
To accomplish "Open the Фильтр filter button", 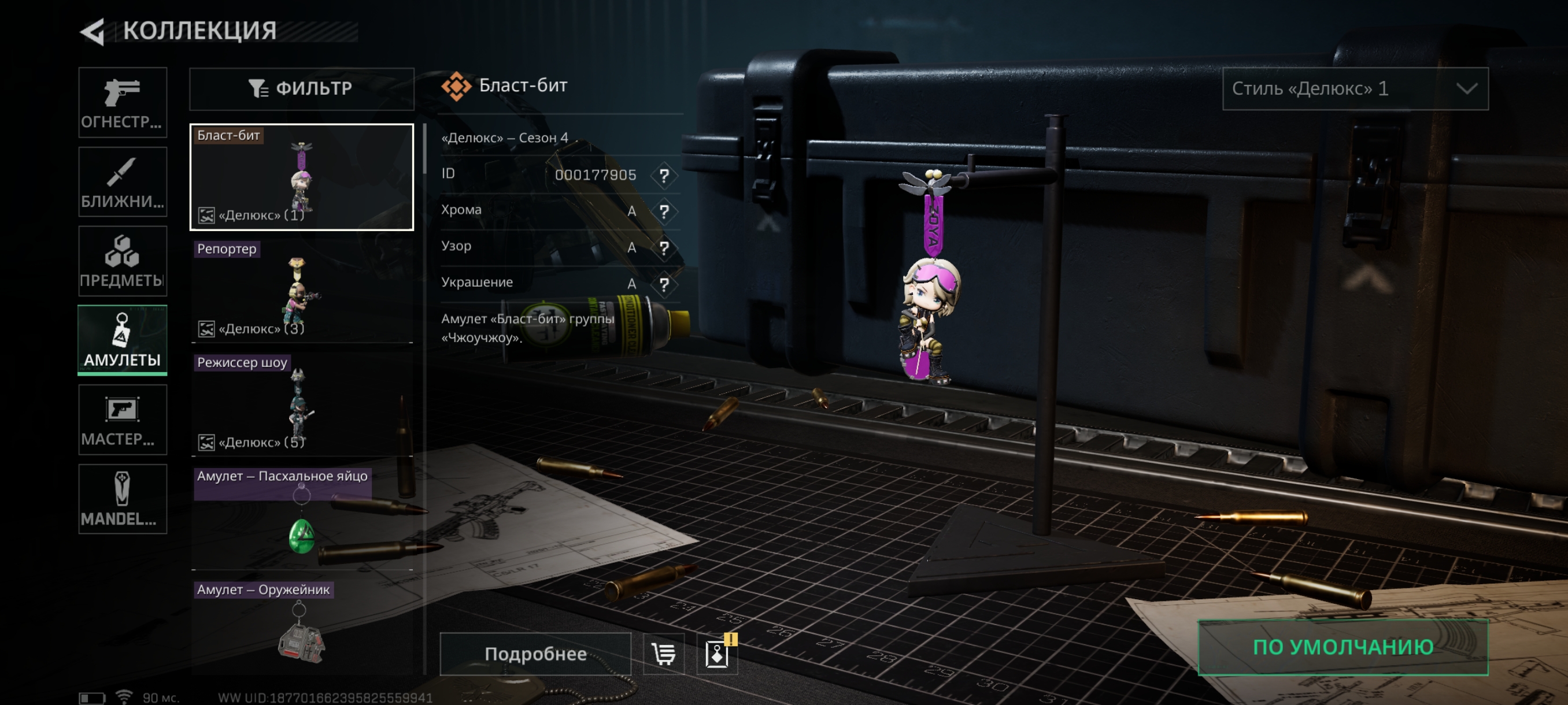I will click(301, 89).
